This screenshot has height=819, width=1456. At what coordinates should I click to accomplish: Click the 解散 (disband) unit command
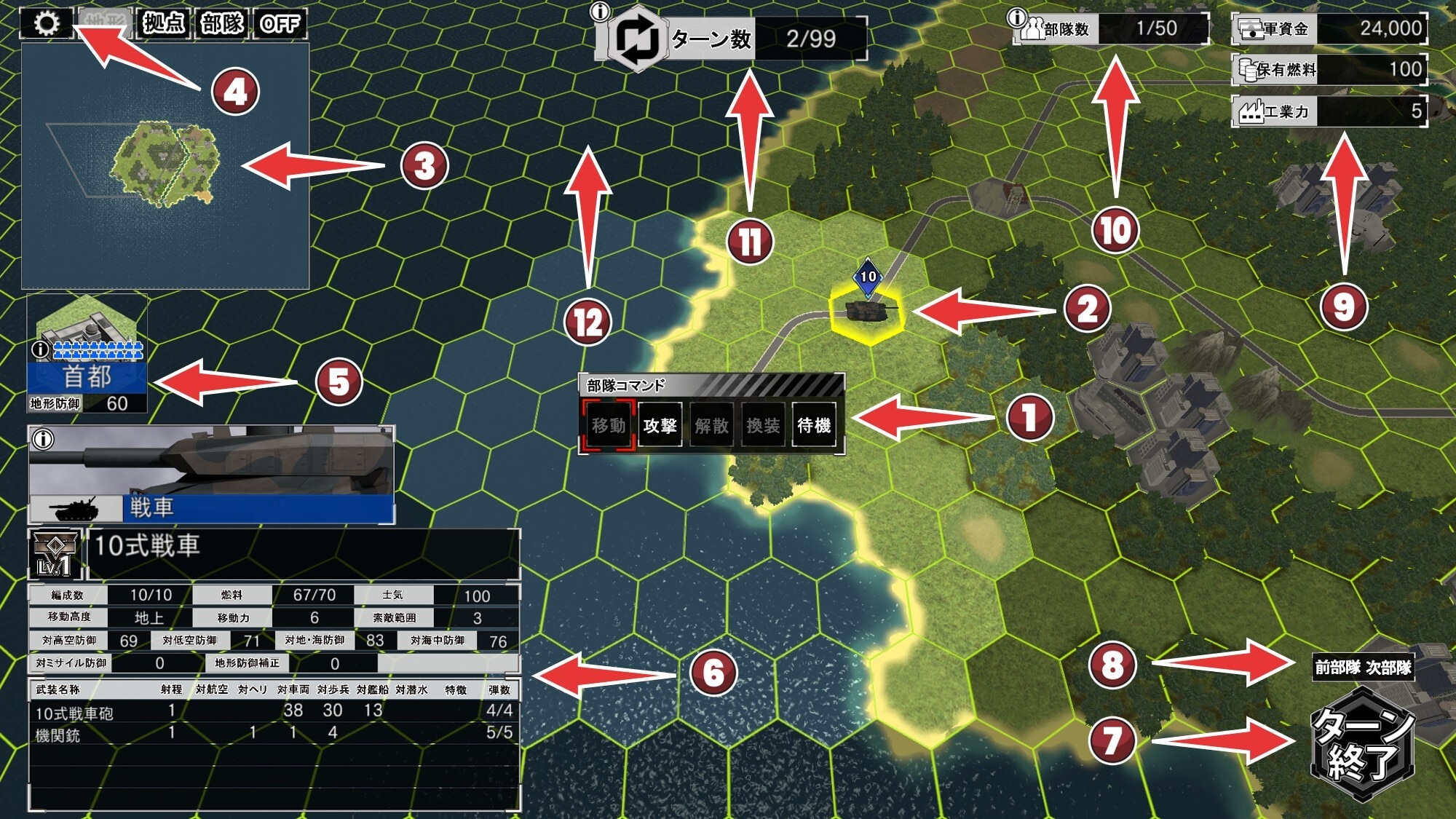711,426
